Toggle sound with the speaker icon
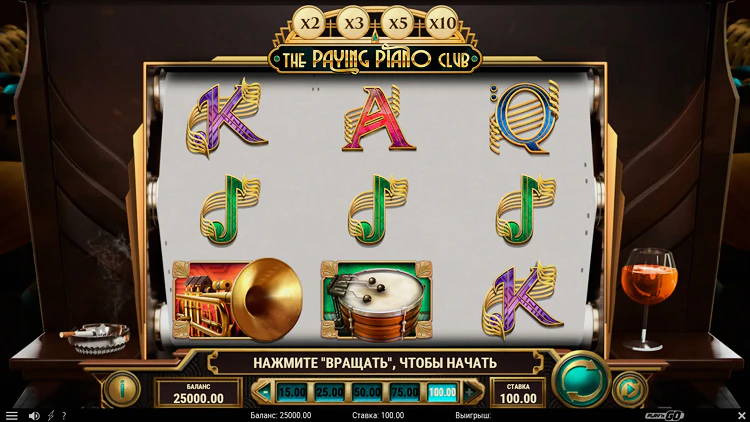The height and width of the screenshot is (422, 750). [34, 415]
